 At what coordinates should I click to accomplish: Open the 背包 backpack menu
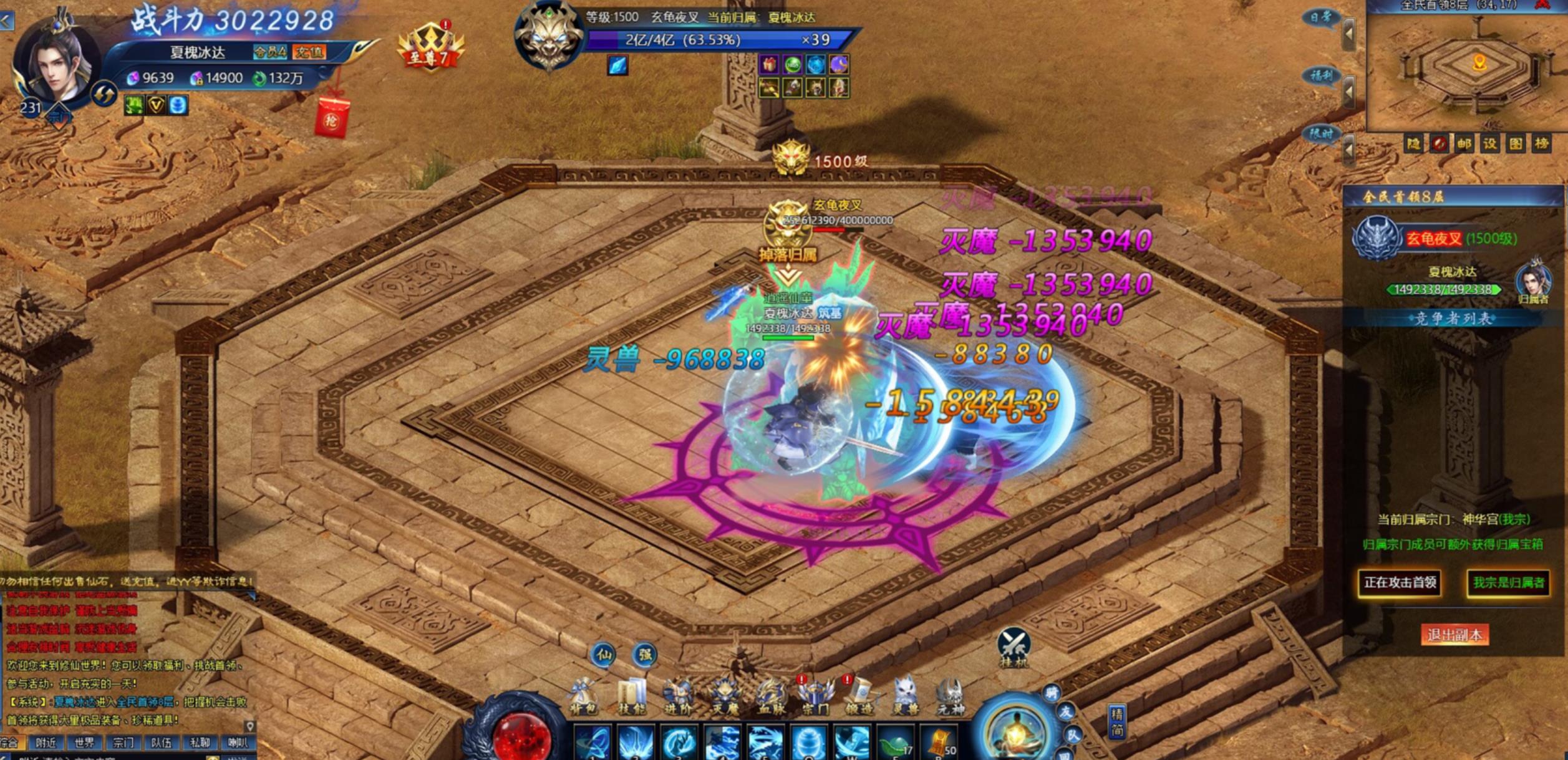click(584, 696)
